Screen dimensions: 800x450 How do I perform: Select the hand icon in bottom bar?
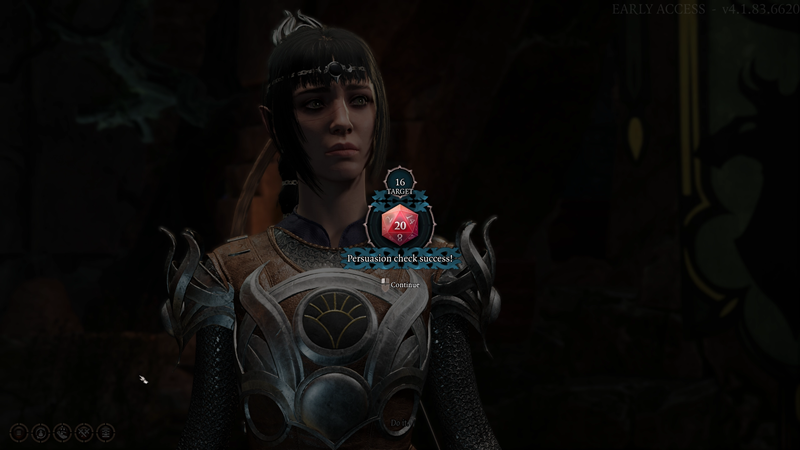[x=62, y=432]
